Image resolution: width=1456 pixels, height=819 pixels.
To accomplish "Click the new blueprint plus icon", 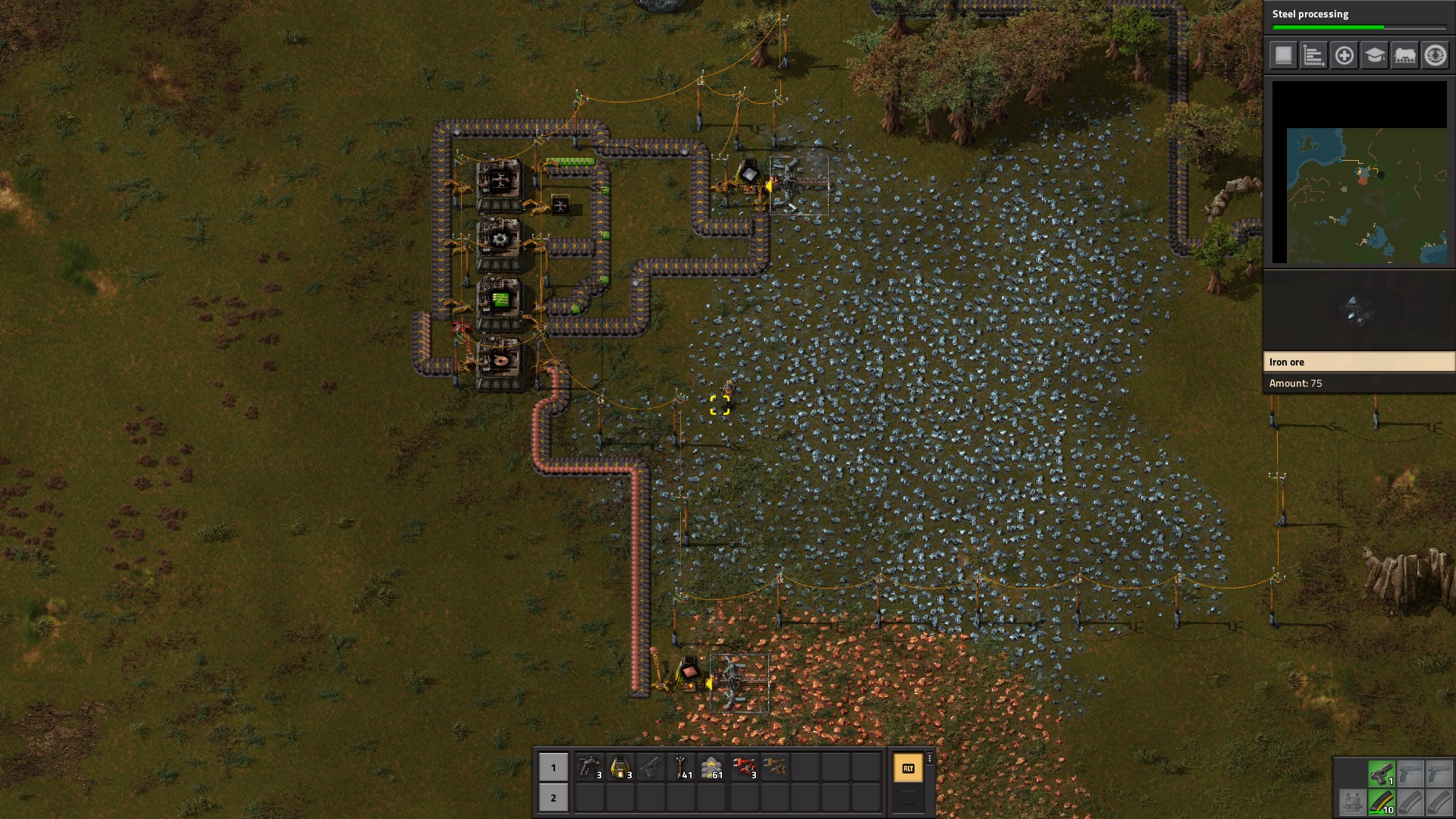I will pyautogui.click(x=1344, y=55).
